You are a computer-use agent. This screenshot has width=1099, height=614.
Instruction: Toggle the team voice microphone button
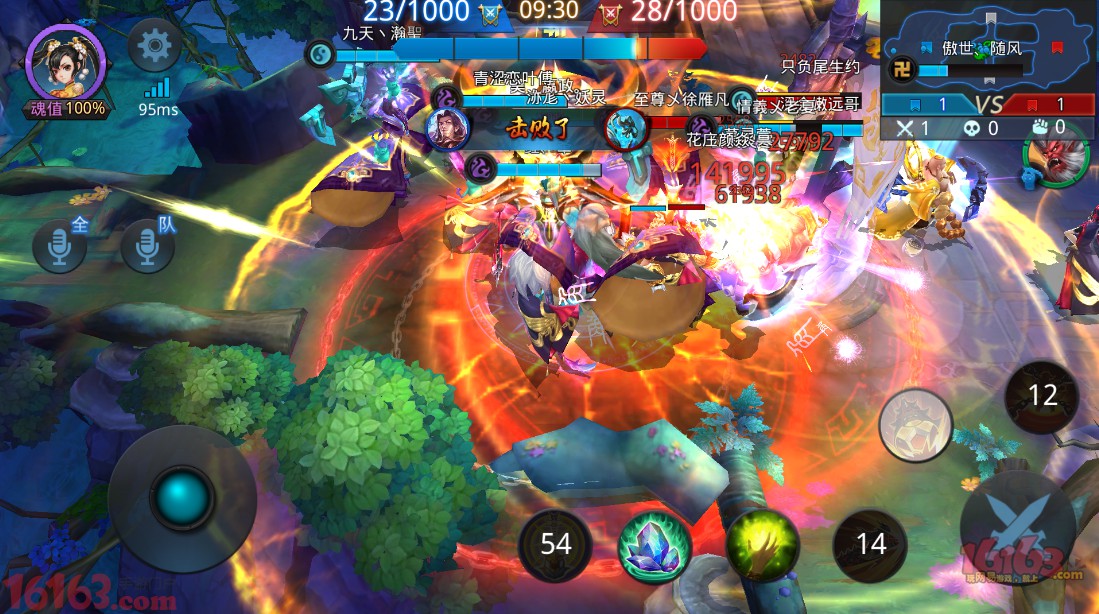(x=147, y=247)
